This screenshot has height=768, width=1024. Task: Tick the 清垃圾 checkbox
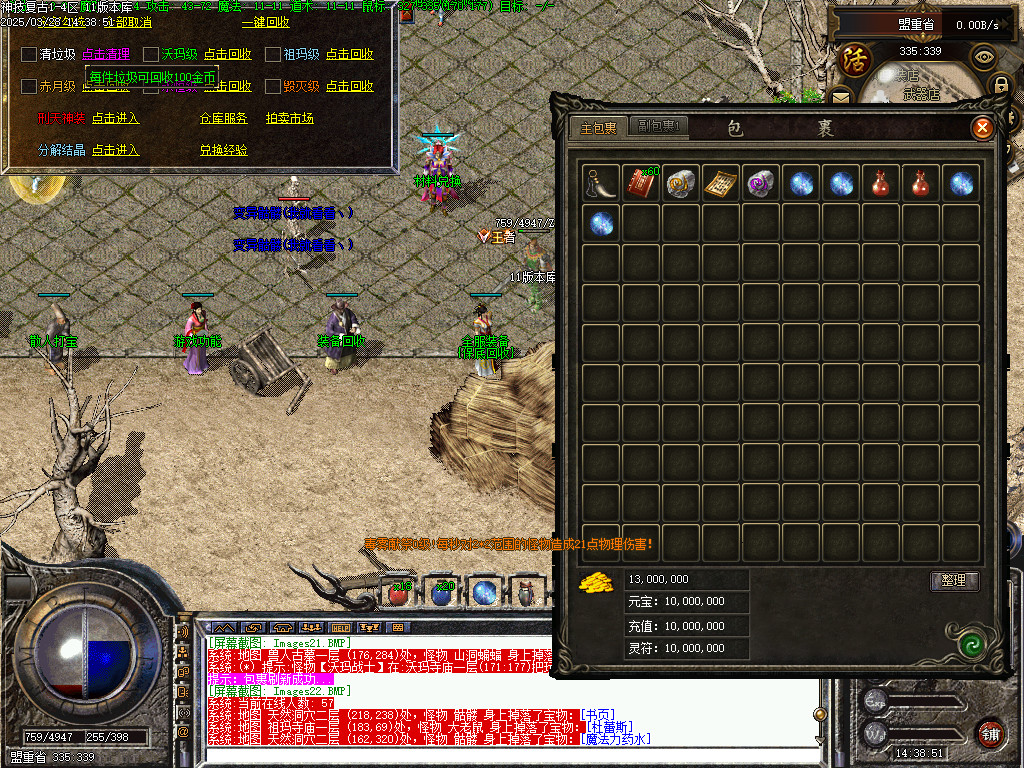(29, 54)
